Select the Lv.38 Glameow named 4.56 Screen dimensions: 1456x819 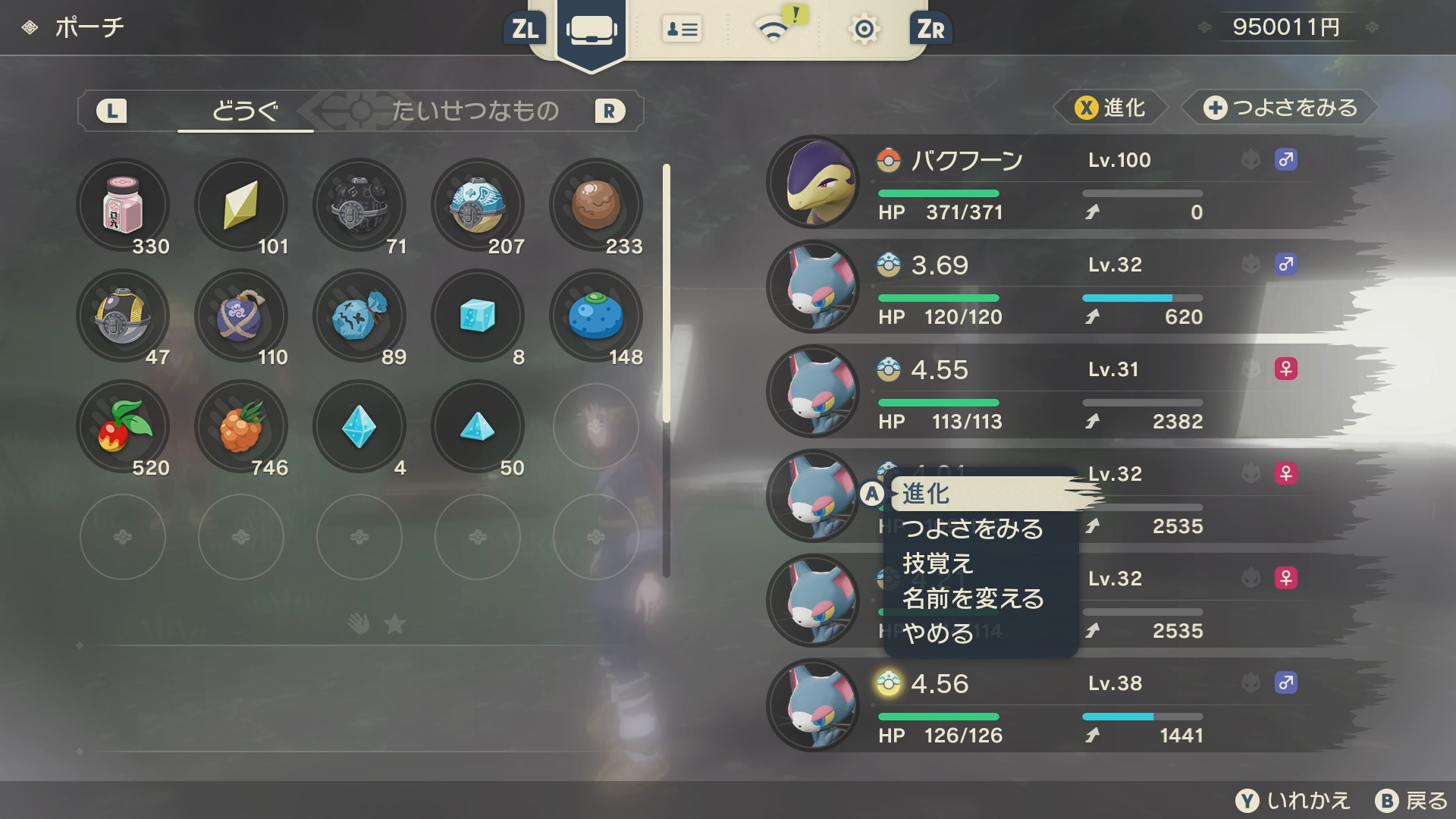tap(1062, 706)
